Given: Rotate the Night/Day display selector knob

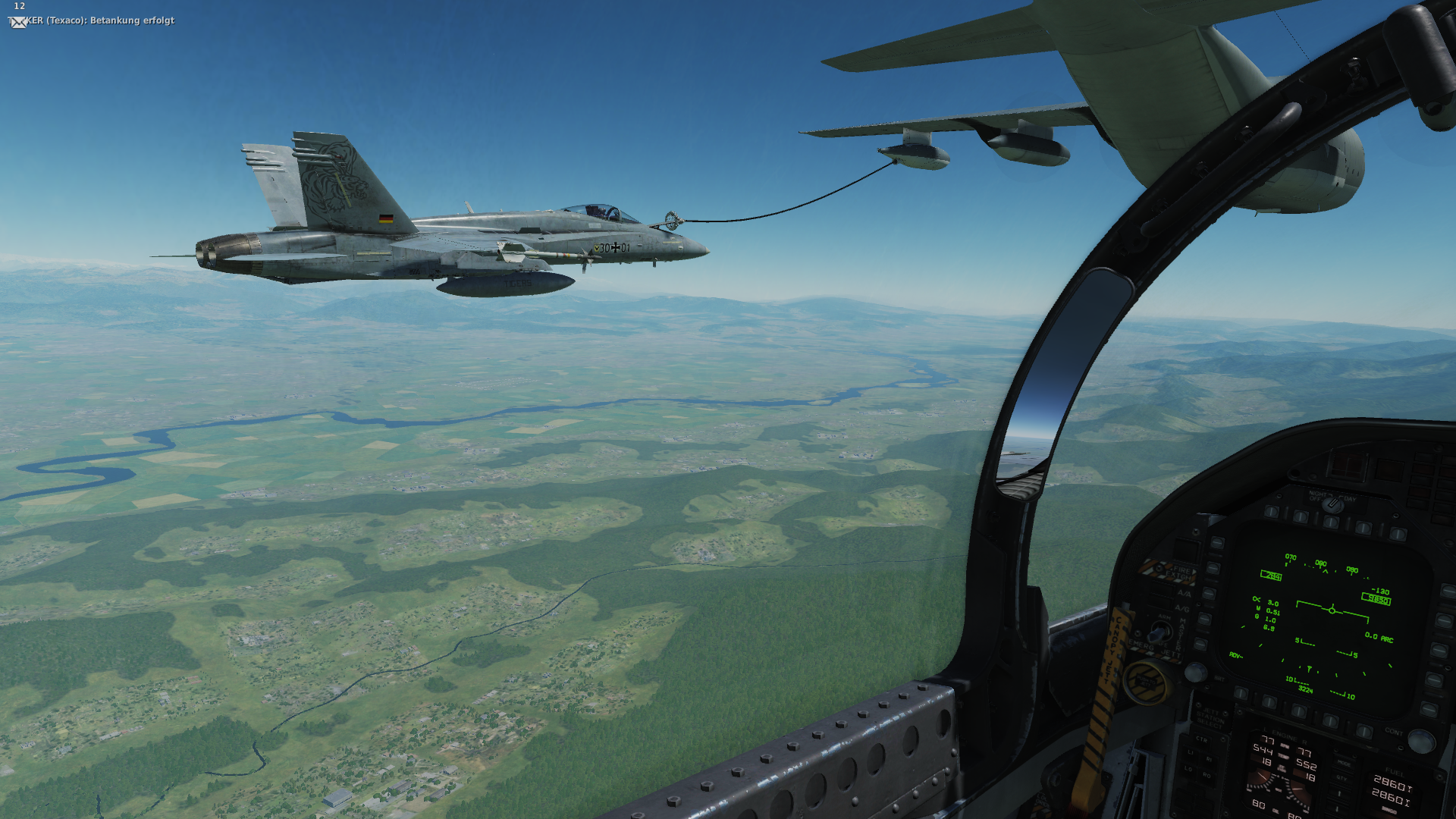Looking at the screenshot, I should click(x=1332, y=504).
